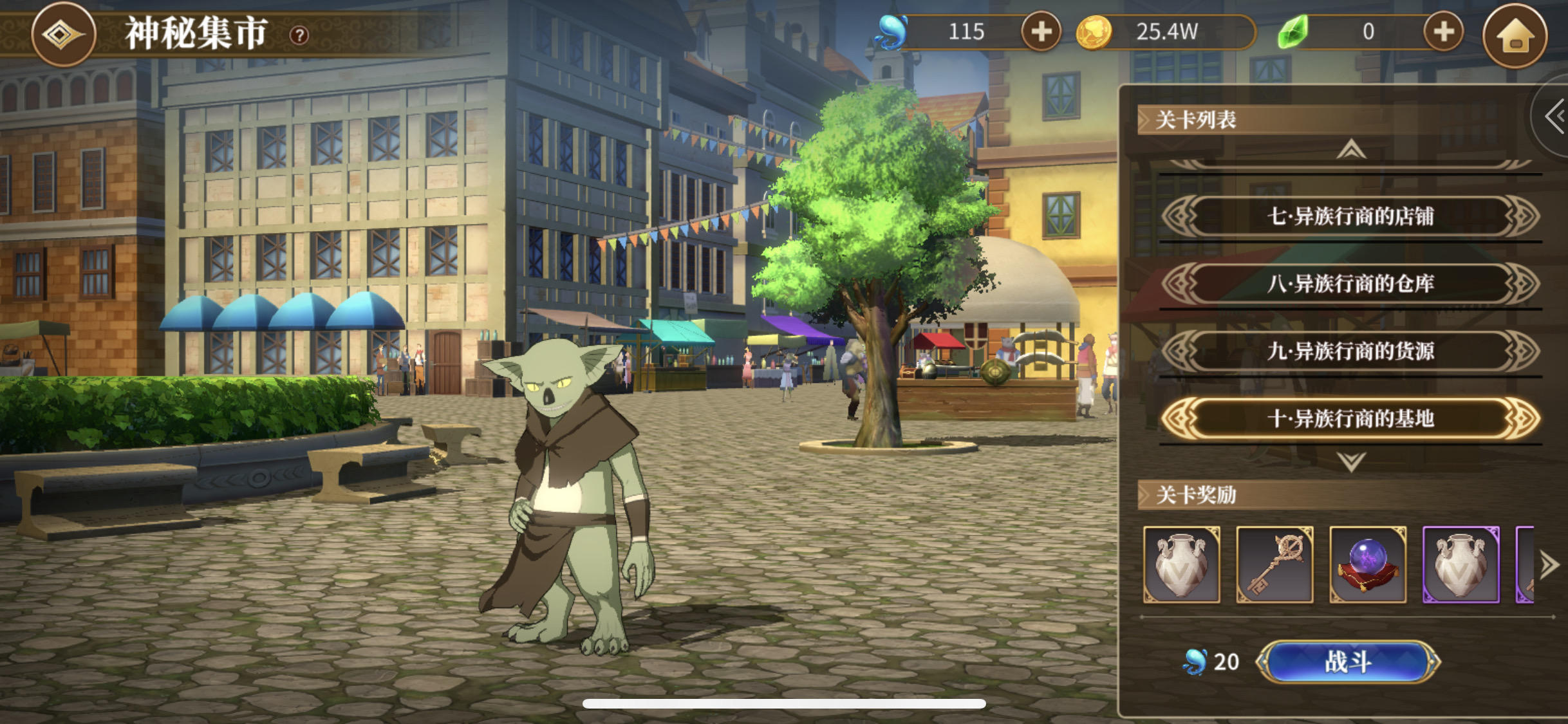The width and height of the screenshot is (1568, 724).
Task: Select stage 九·异族行商的货源
Action: point(1350,350)
